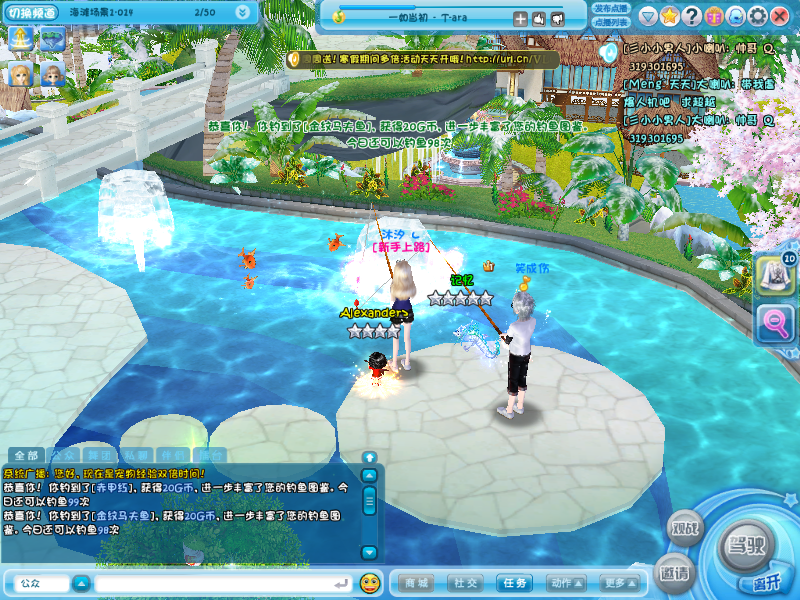The width and height of the screenshot is (800, 600).
Task: Click the pink magnifying glass search icon
Action: (x=777, y=322)
